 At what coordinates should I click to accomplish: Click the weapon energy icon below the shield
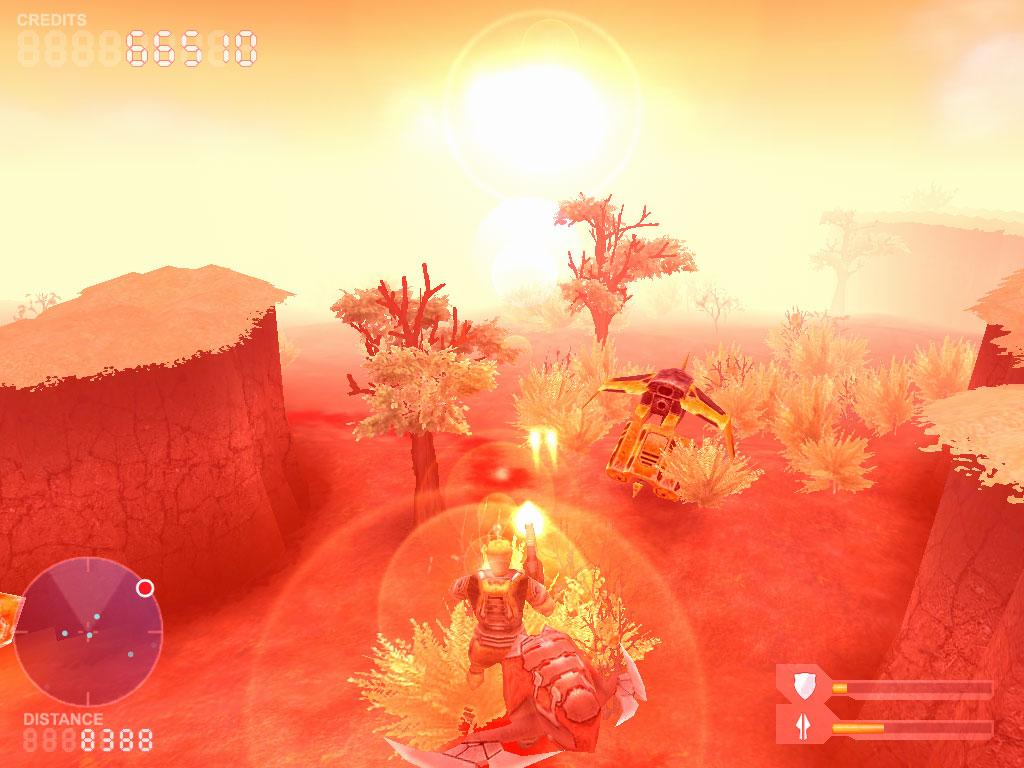tap(802, 725)
